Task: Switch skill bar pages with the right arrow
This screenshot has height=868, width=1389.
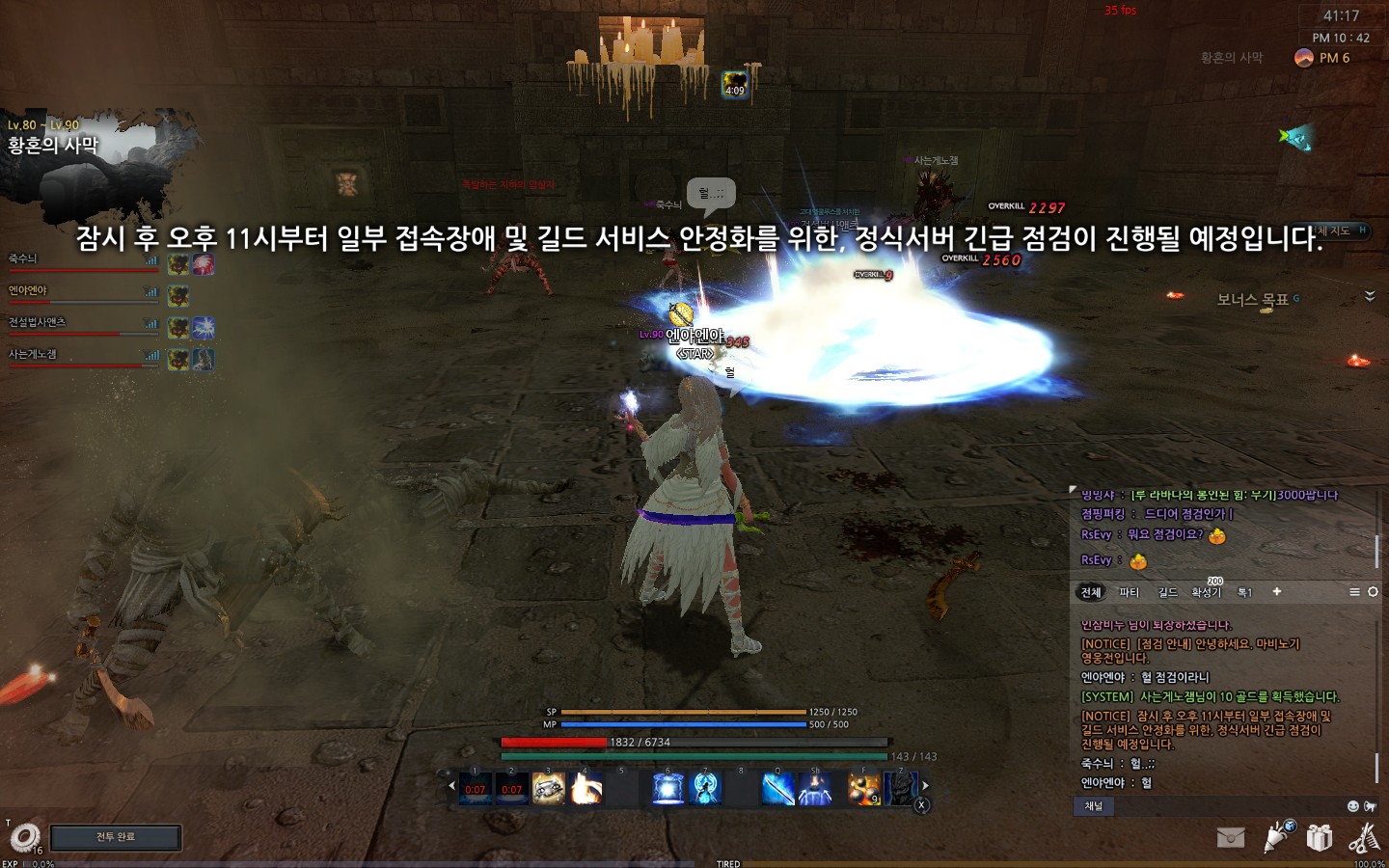Action: [926, 786]
